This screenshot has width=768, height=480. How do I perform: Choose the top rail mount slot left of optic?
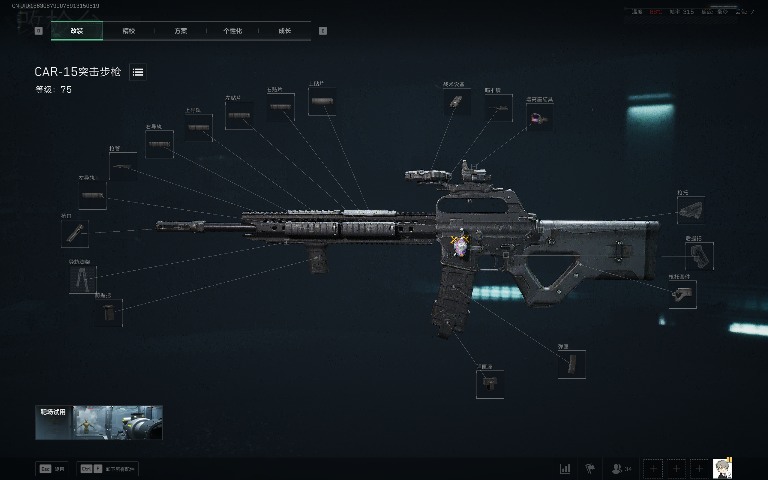[454, 102]
